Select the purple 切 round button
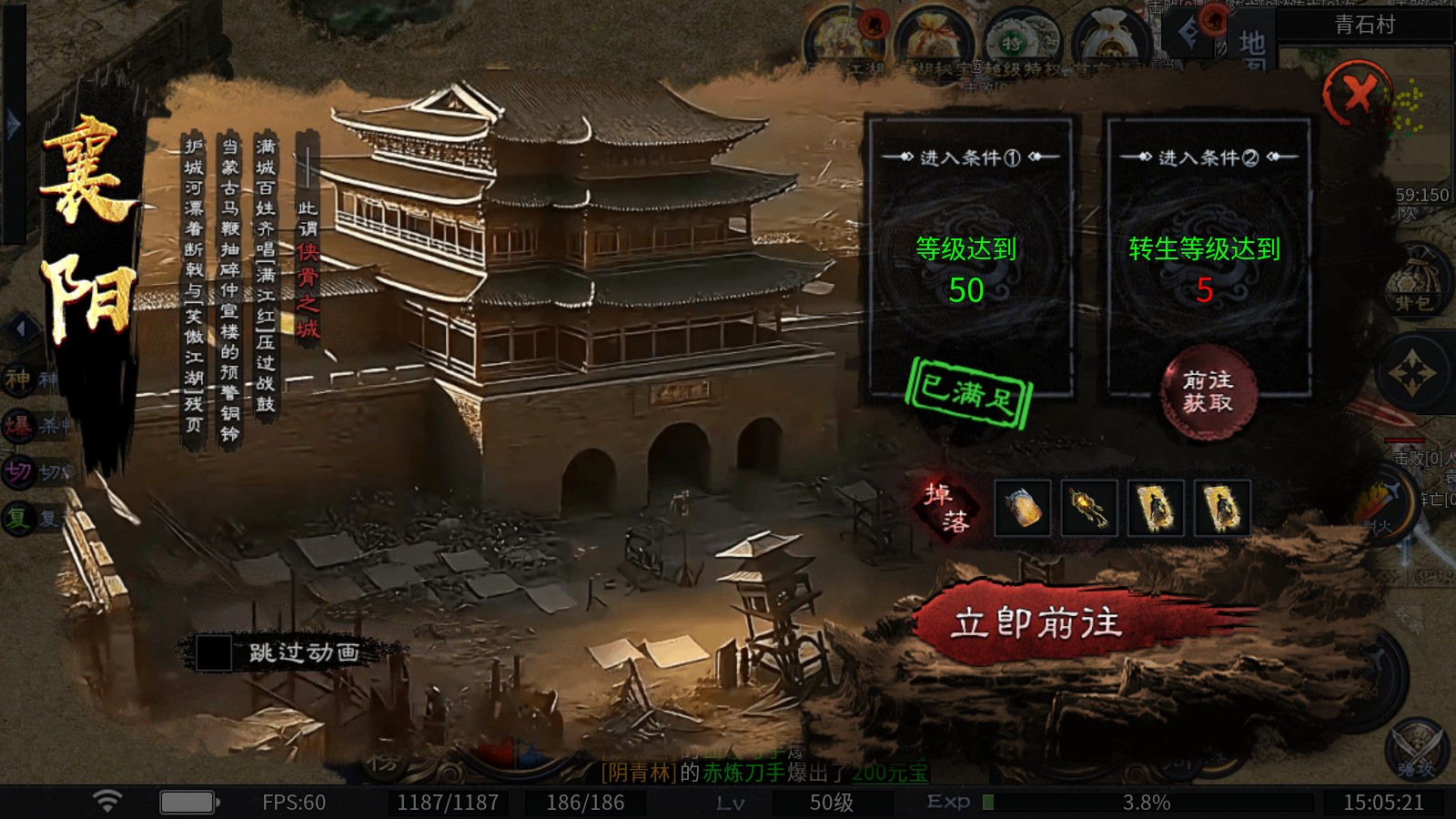This screenshot has width=1456, height=819. (19, 471)
